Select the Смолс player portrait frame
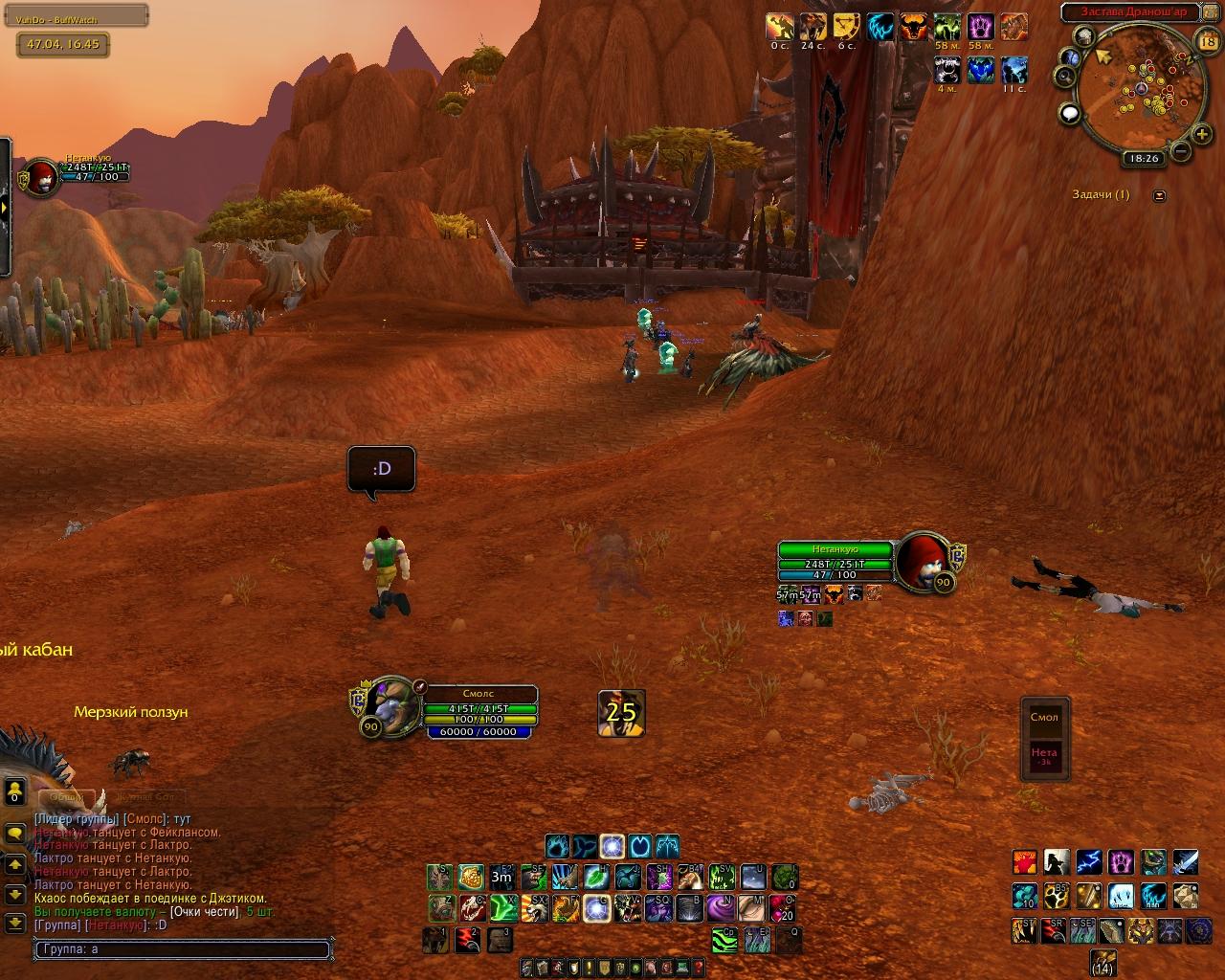The height and width of the screenshot is (980, 1225). [390, 704]
